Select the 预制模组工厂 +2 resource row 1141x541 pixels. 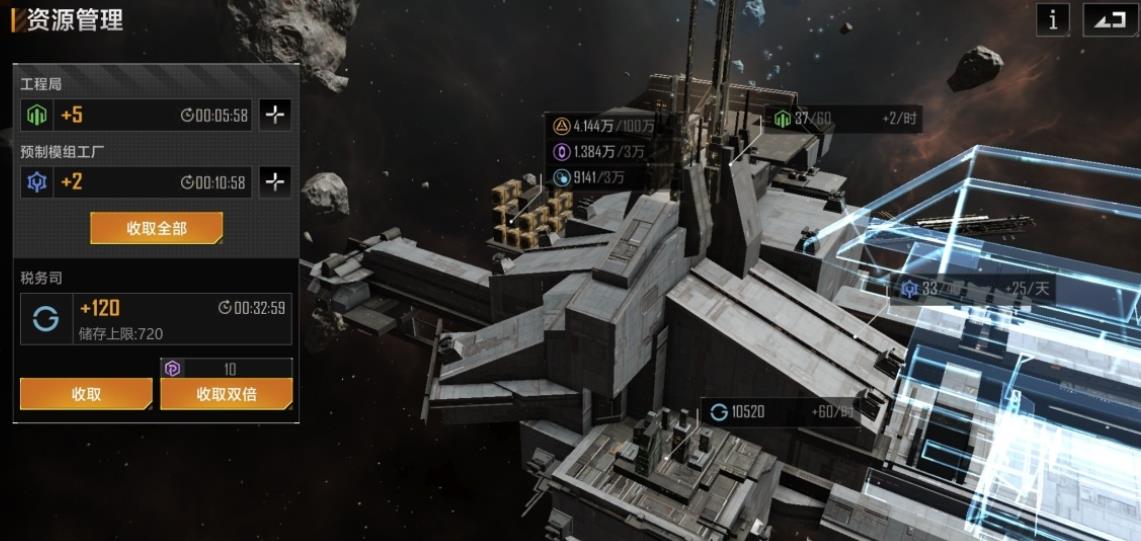(136, 182)
